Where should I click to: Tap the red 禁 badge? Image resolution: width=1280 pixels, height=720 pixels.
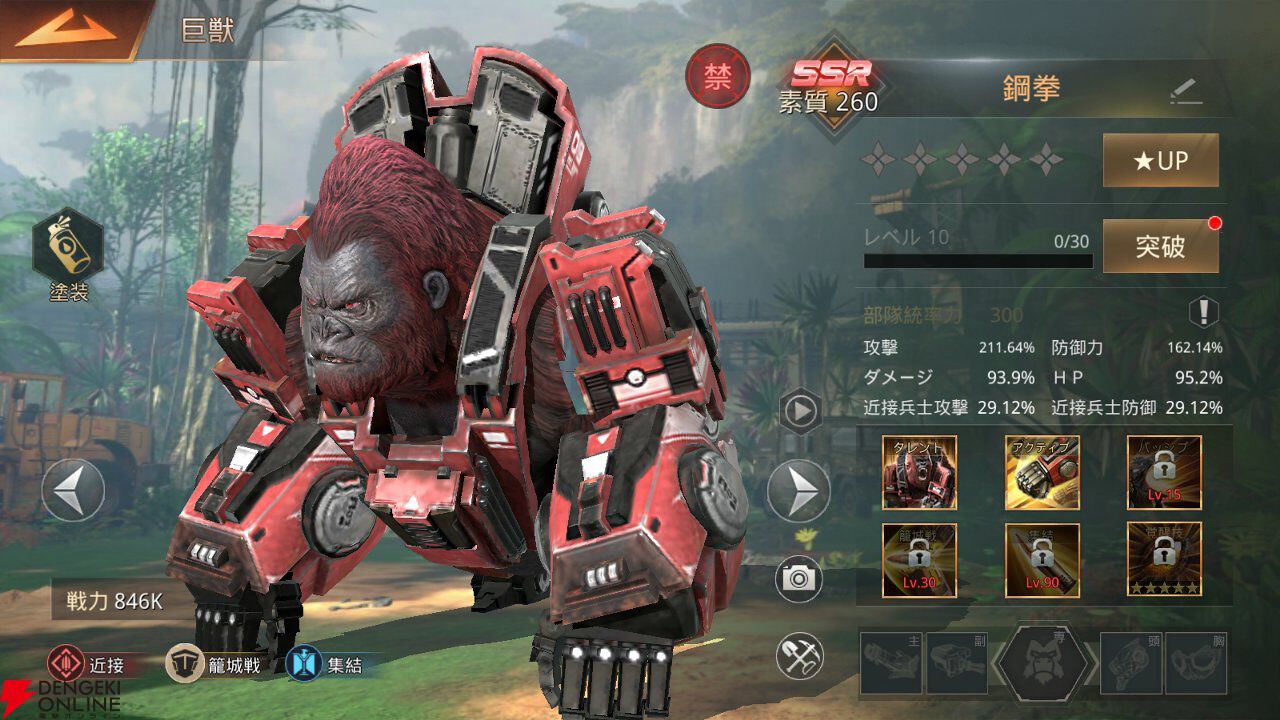coord(717,77)
